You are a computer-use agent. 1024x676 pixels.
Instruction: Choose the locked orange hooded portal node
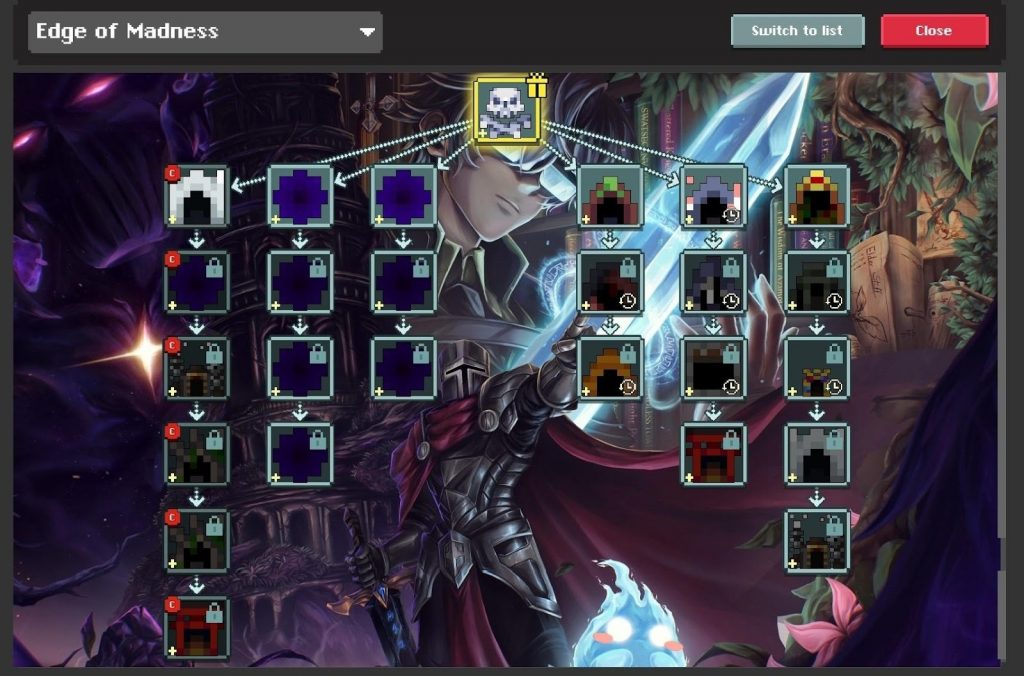[x=610, y=368]
